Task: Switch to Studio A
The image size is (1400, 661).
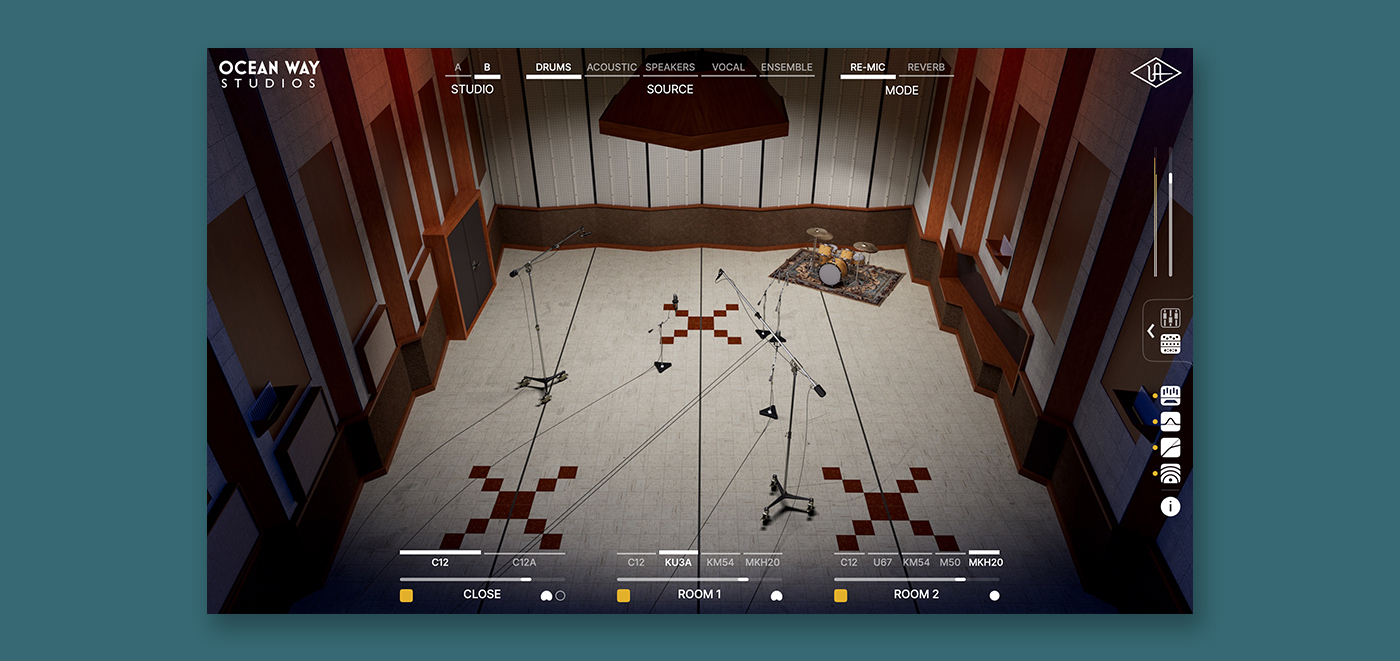Action: [458, 68]
